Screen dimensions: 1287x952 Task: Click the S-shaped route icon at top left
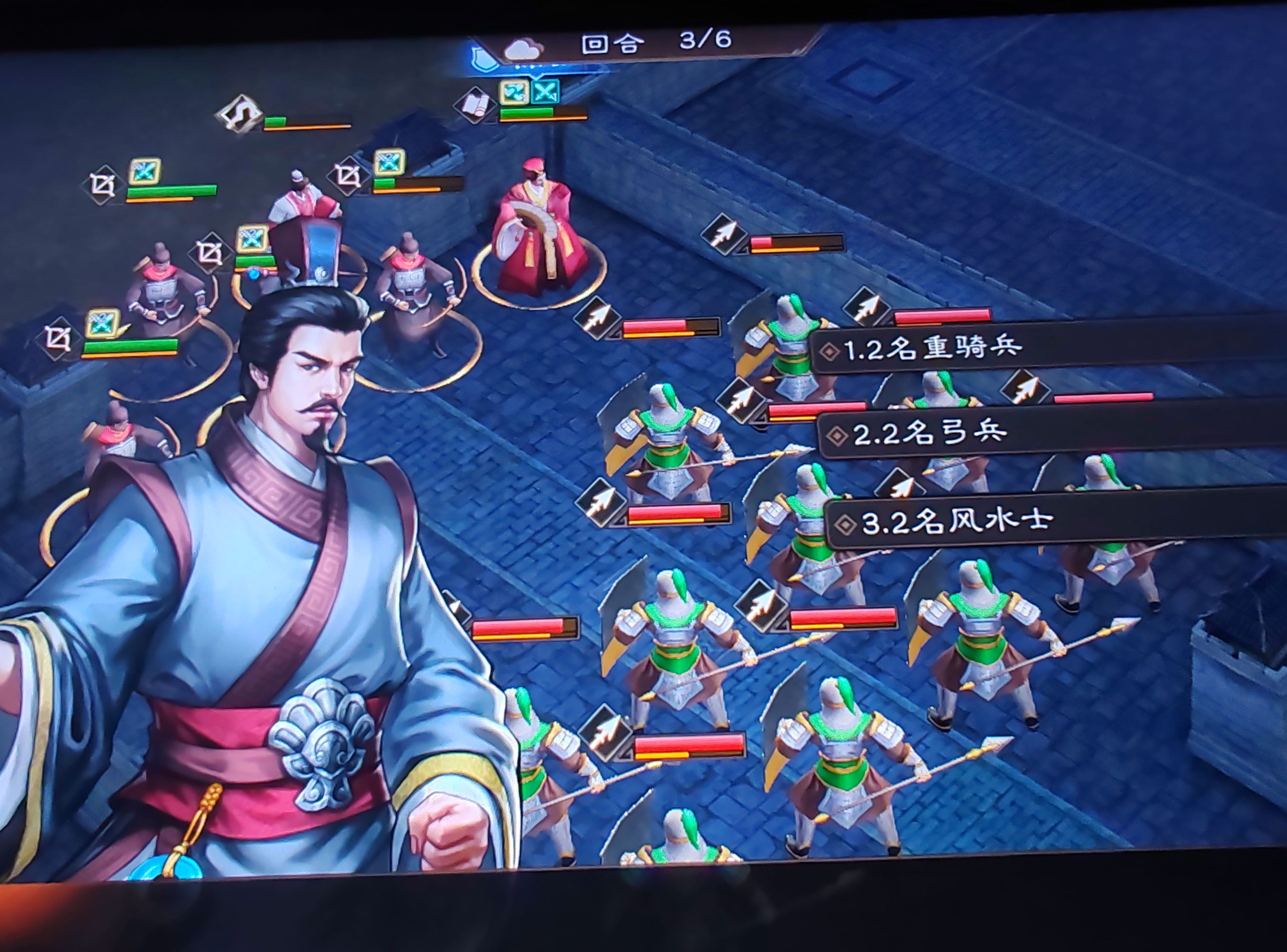click(x=240, y=113)
